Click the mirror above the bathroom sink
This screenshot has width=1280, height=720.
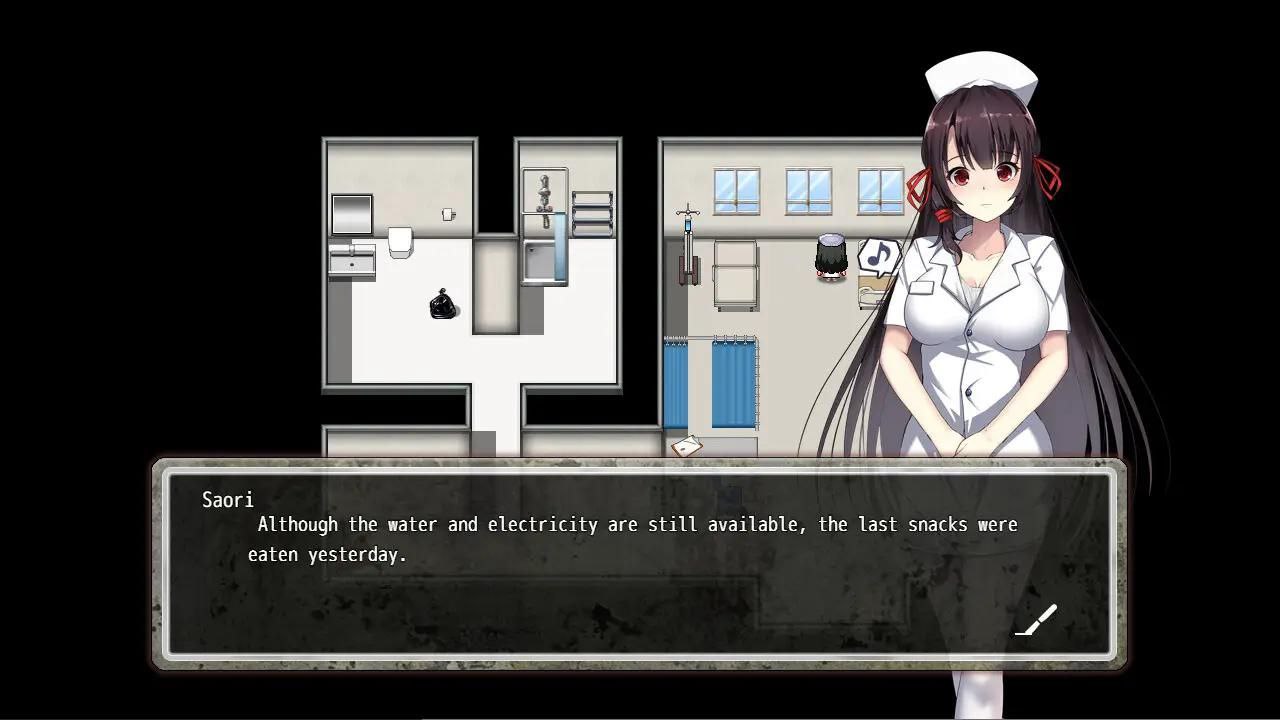350,213
